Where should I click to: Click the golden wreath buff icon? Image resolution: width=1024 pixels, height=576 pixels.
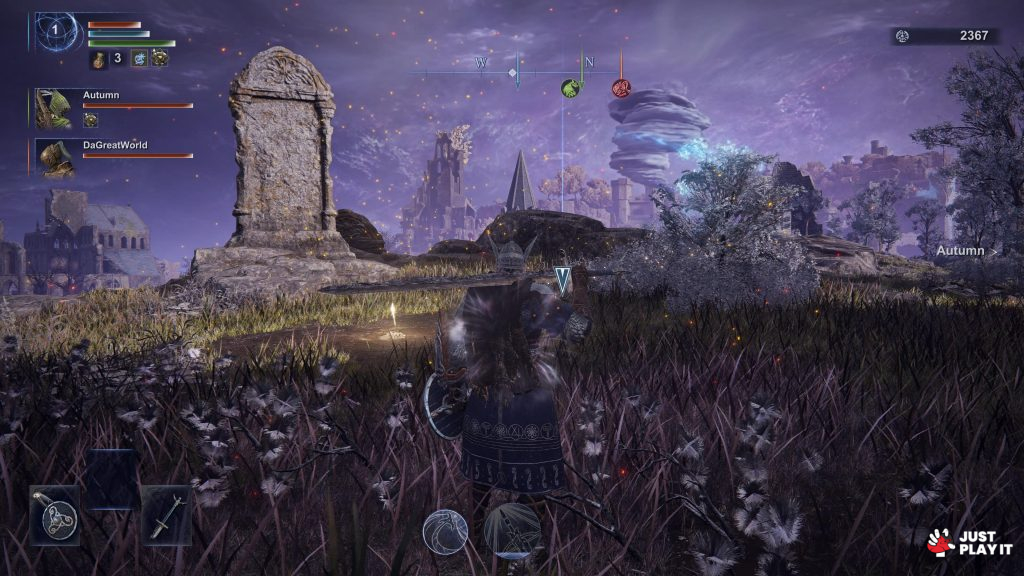(160, 59)
